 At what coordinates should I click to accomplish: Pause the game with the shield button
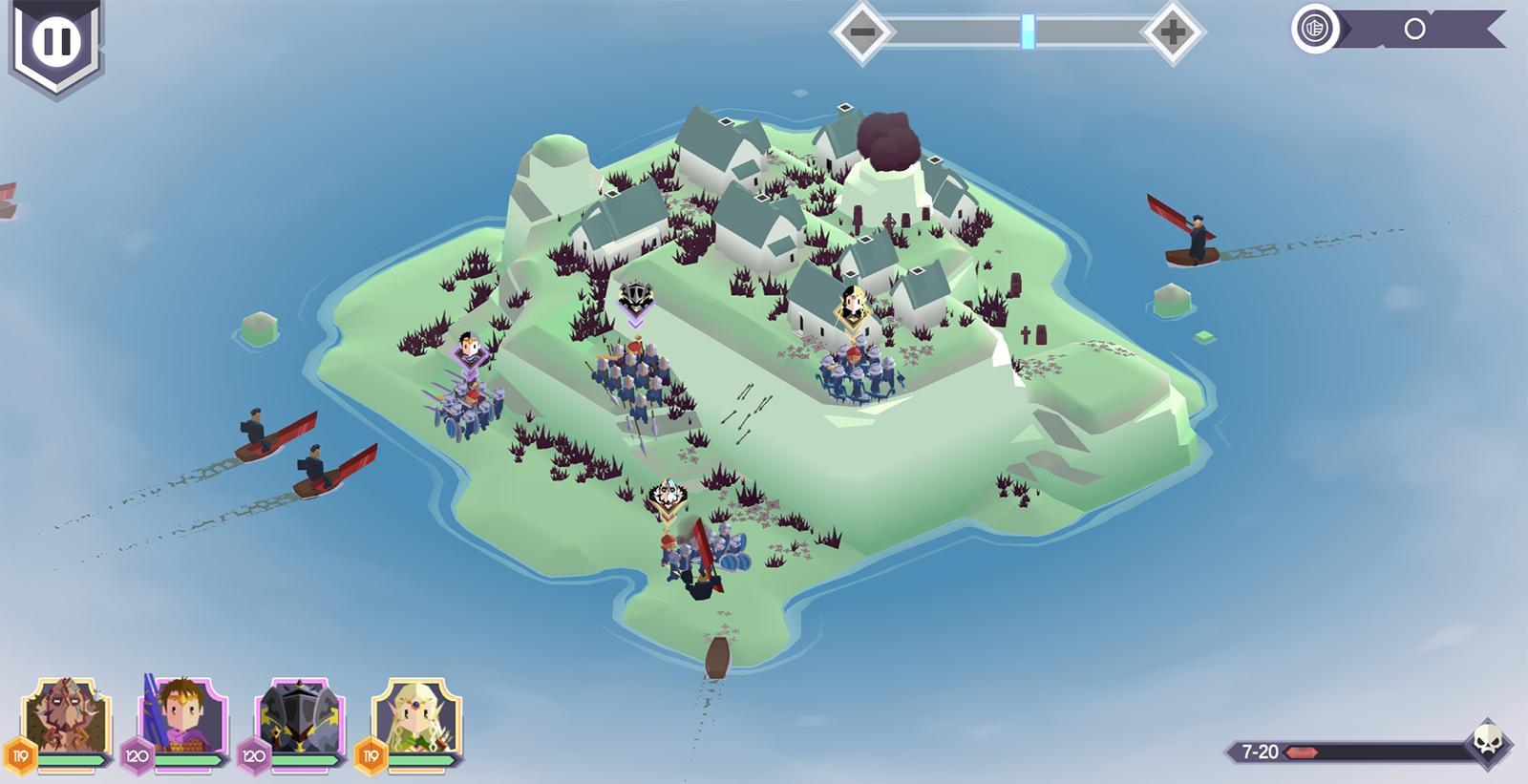coord(55,42)
